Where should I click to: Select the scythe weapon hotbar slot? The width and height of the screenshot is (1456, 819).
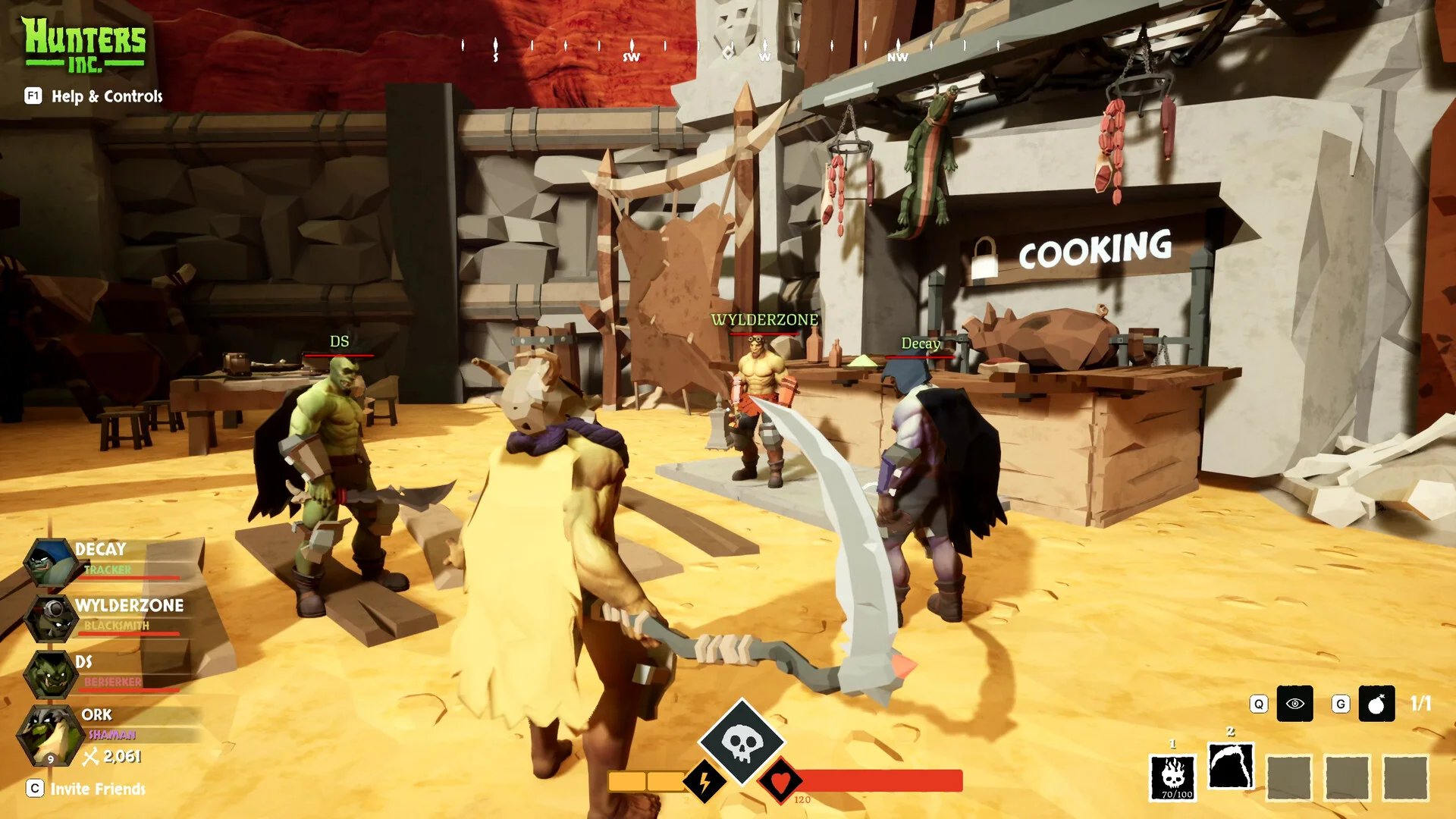click(1230, 767)
